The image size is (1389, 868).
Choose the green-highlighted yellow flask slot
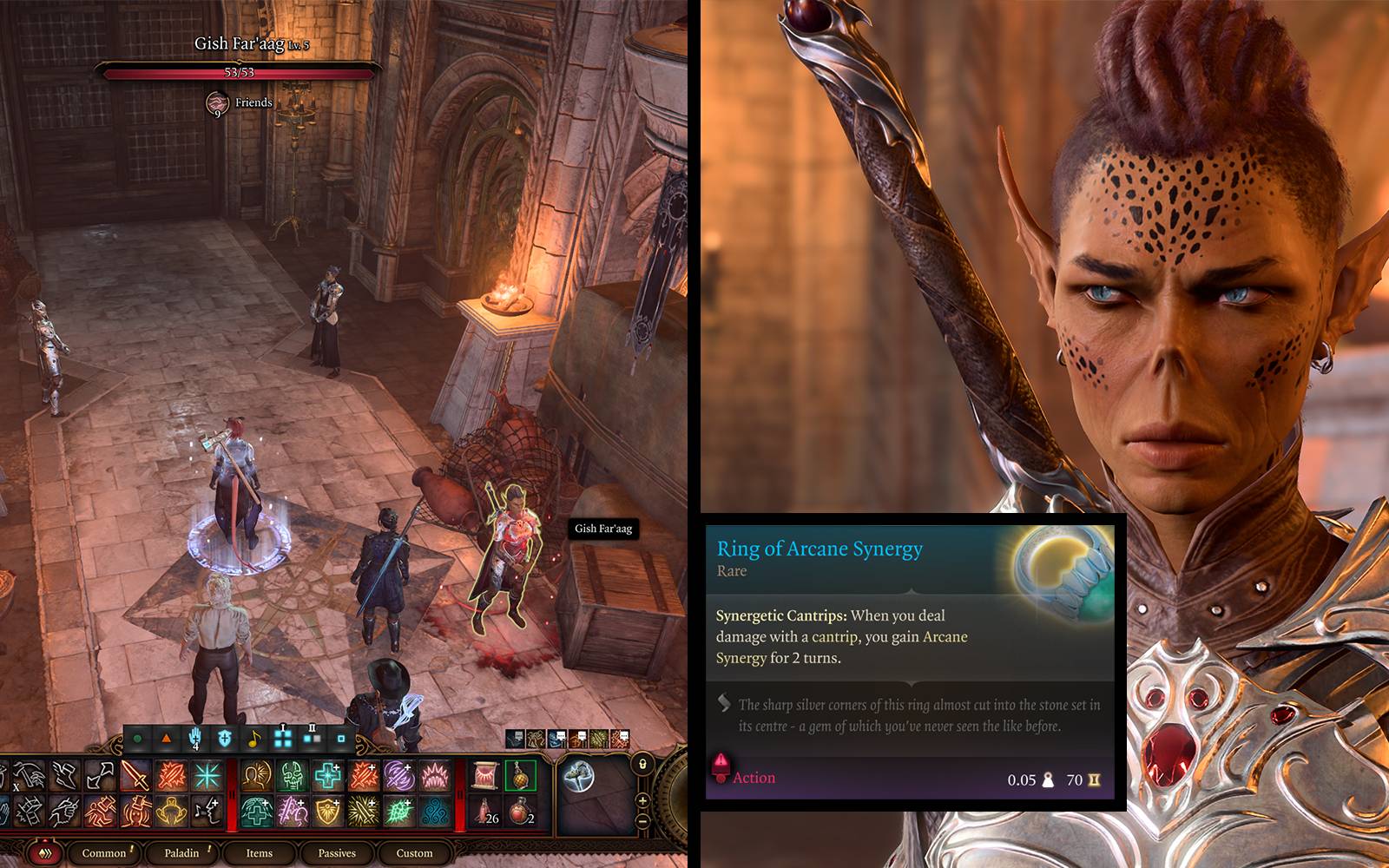pos(520,775)
